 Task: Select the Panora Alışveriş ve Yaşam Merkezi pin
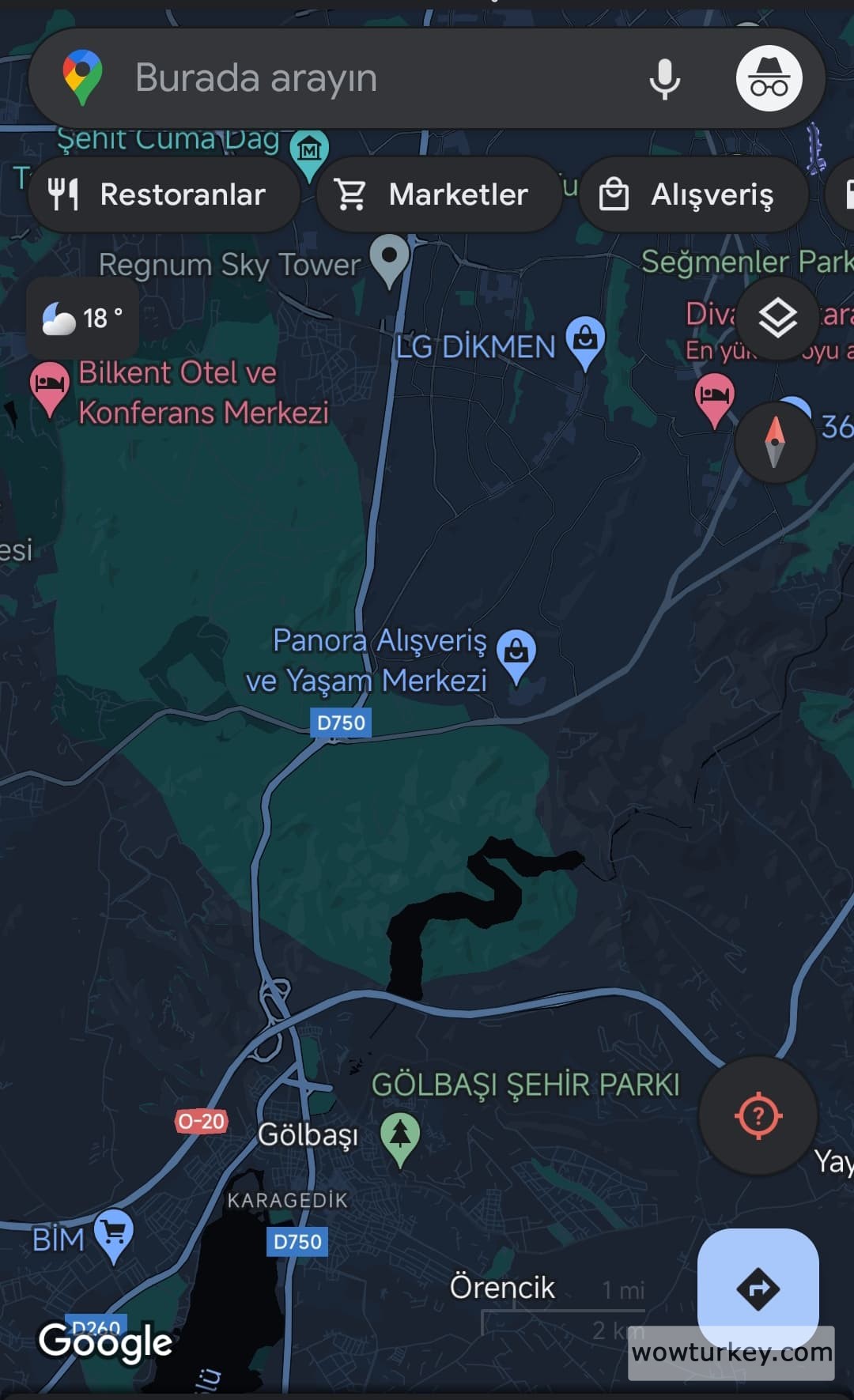coord(516,654)
